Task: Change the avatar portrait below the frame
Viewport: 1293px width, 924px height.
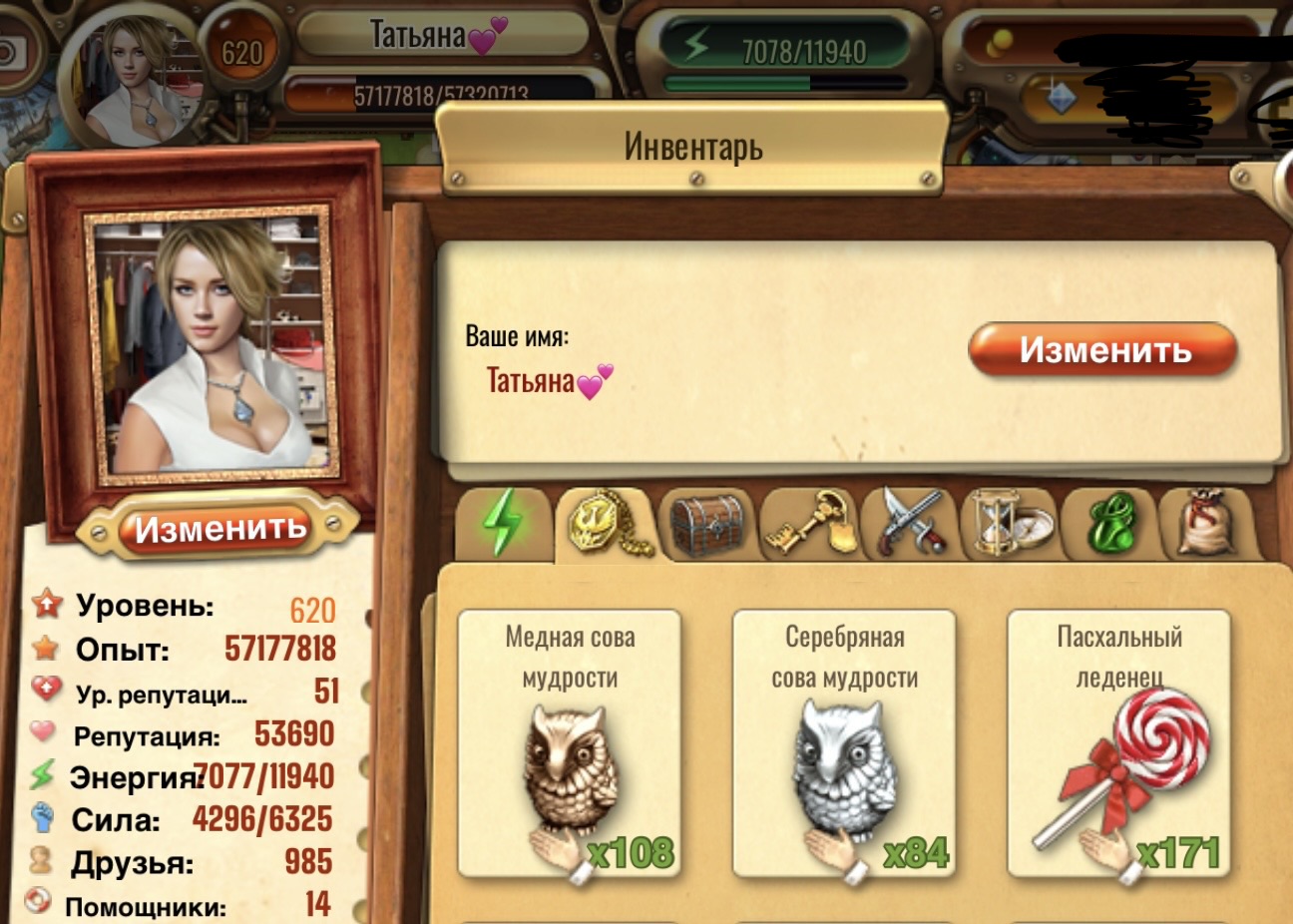Action: pyautogui.click(x=219, y=528)
